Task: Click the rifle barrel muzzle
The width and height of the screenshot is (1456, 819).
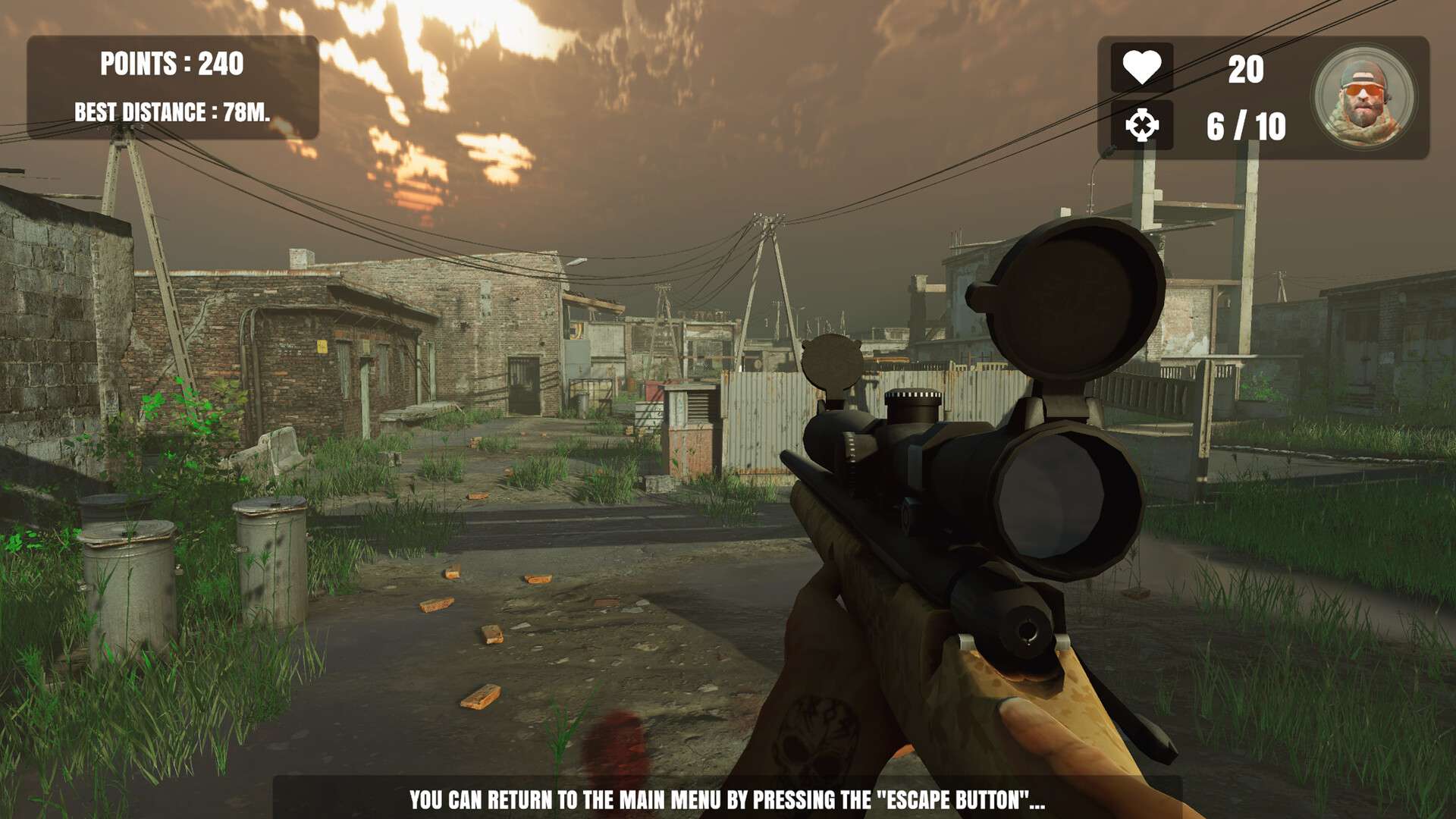Action: [1025, 631]
